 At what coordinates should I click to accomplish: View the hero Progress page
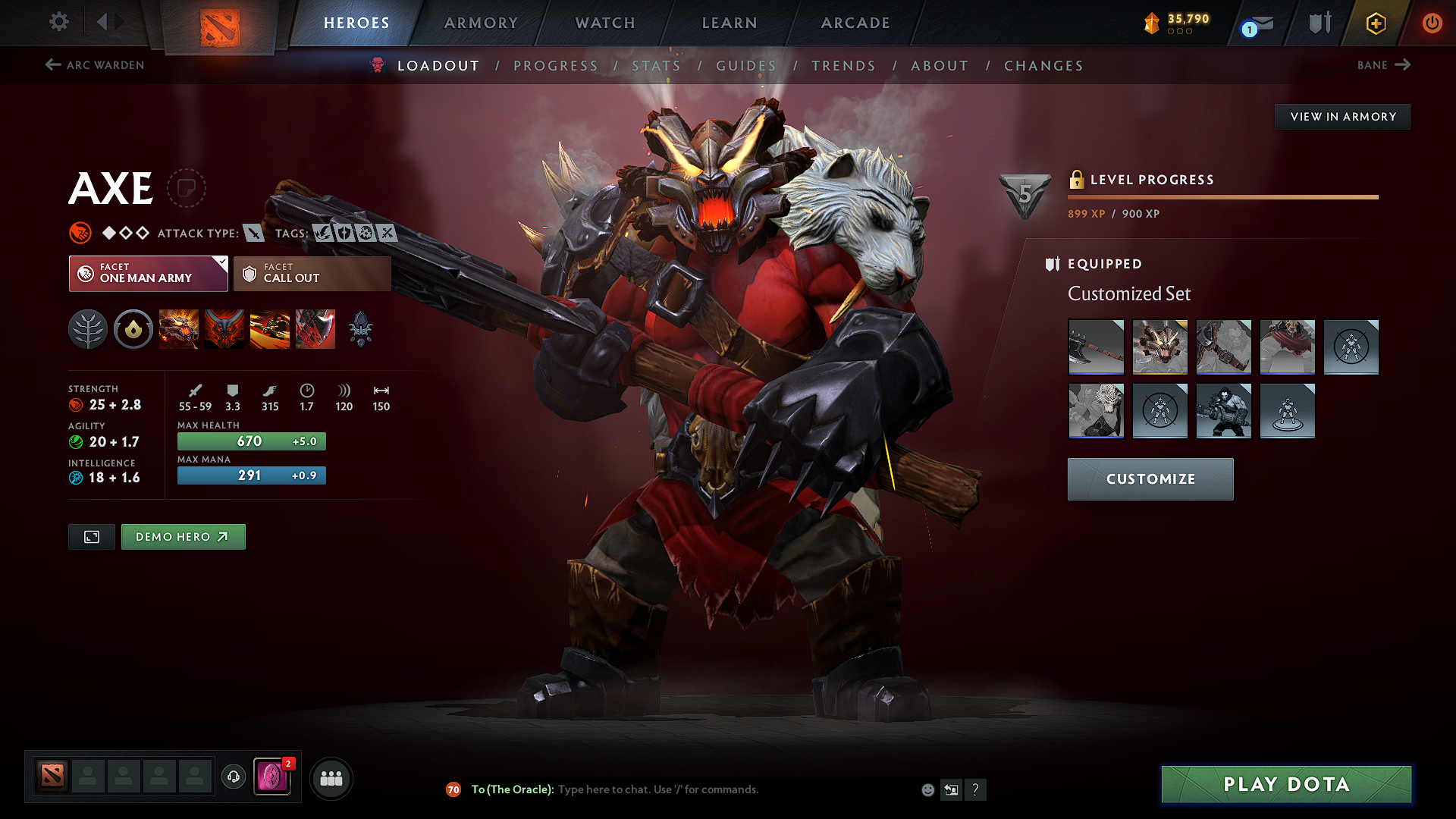(x=556, y=66)
